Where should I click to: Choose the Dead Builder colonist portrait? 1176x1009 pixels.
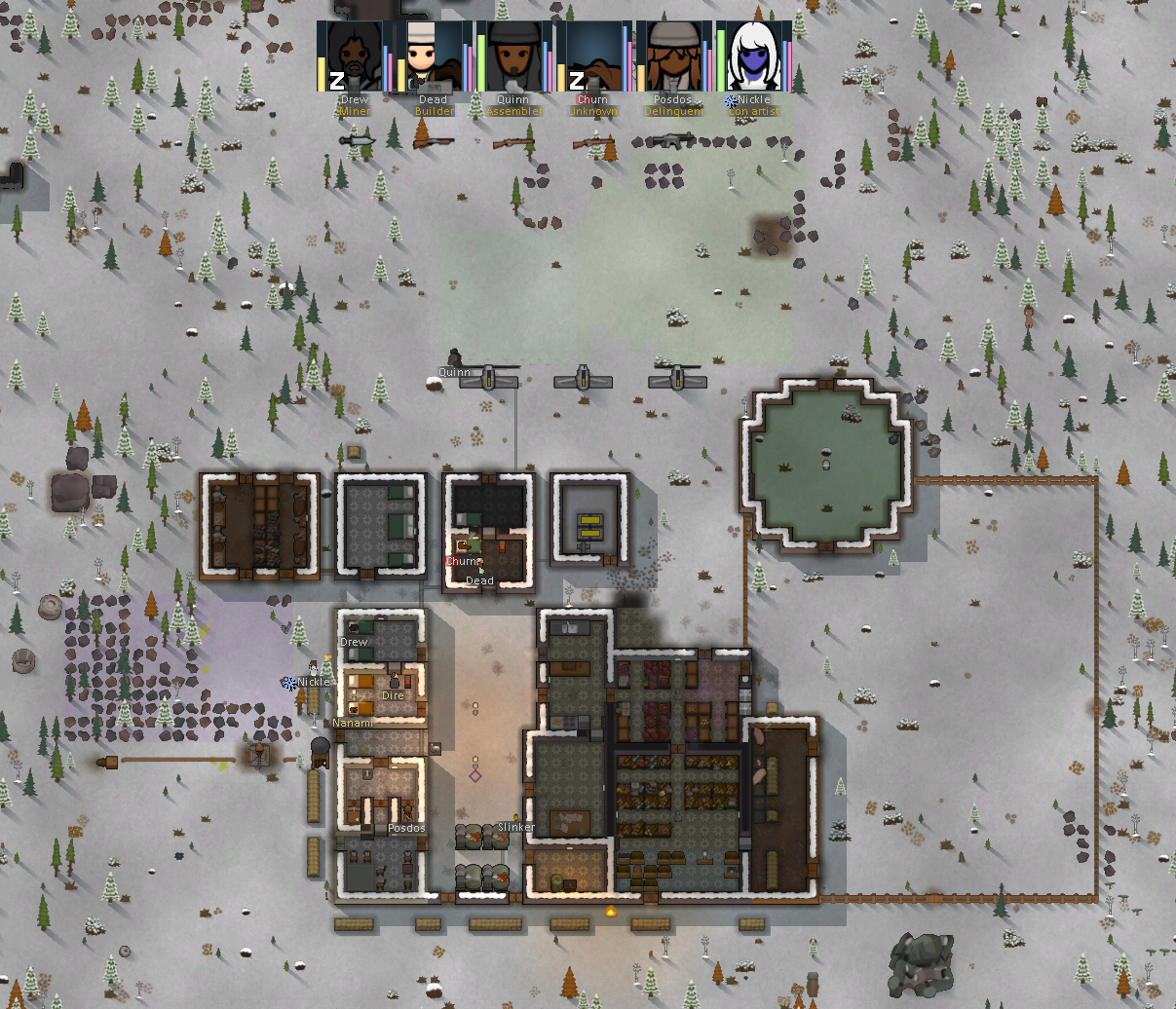tap(434, 57)
